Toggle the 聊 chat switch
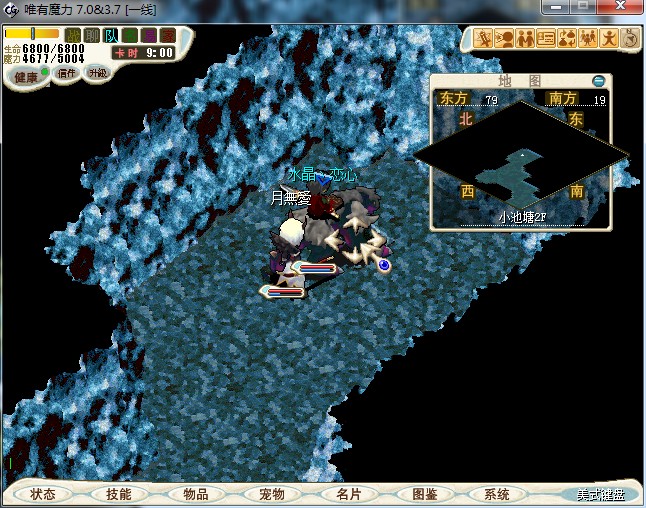The width and height of the screenshot is (646, 508). 92,36
